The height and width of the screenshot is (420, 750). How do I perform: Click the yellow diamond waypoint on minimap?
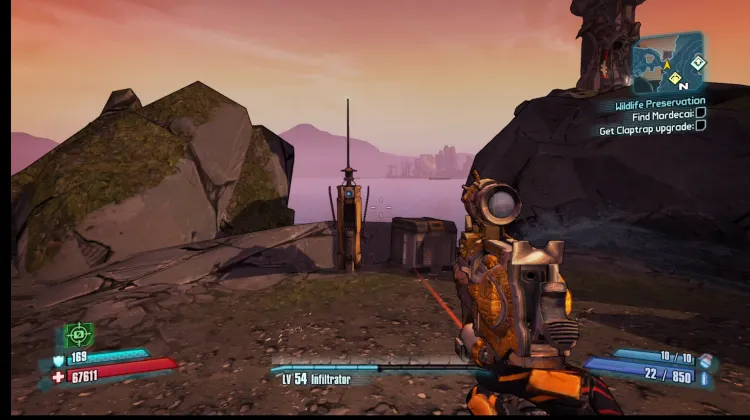(675, 78)
